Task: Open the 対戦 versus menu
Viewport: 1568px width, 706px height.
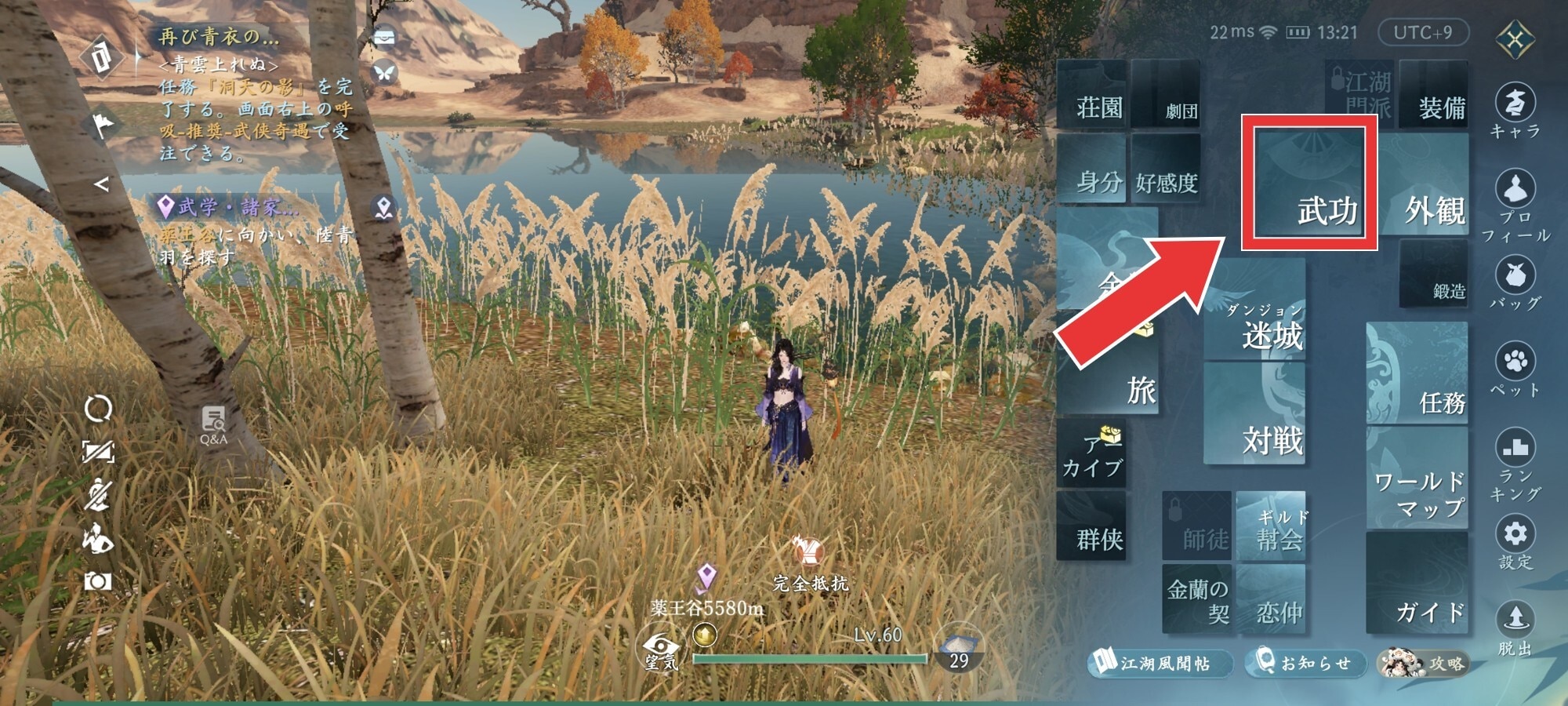Action: click(1255, 414)
